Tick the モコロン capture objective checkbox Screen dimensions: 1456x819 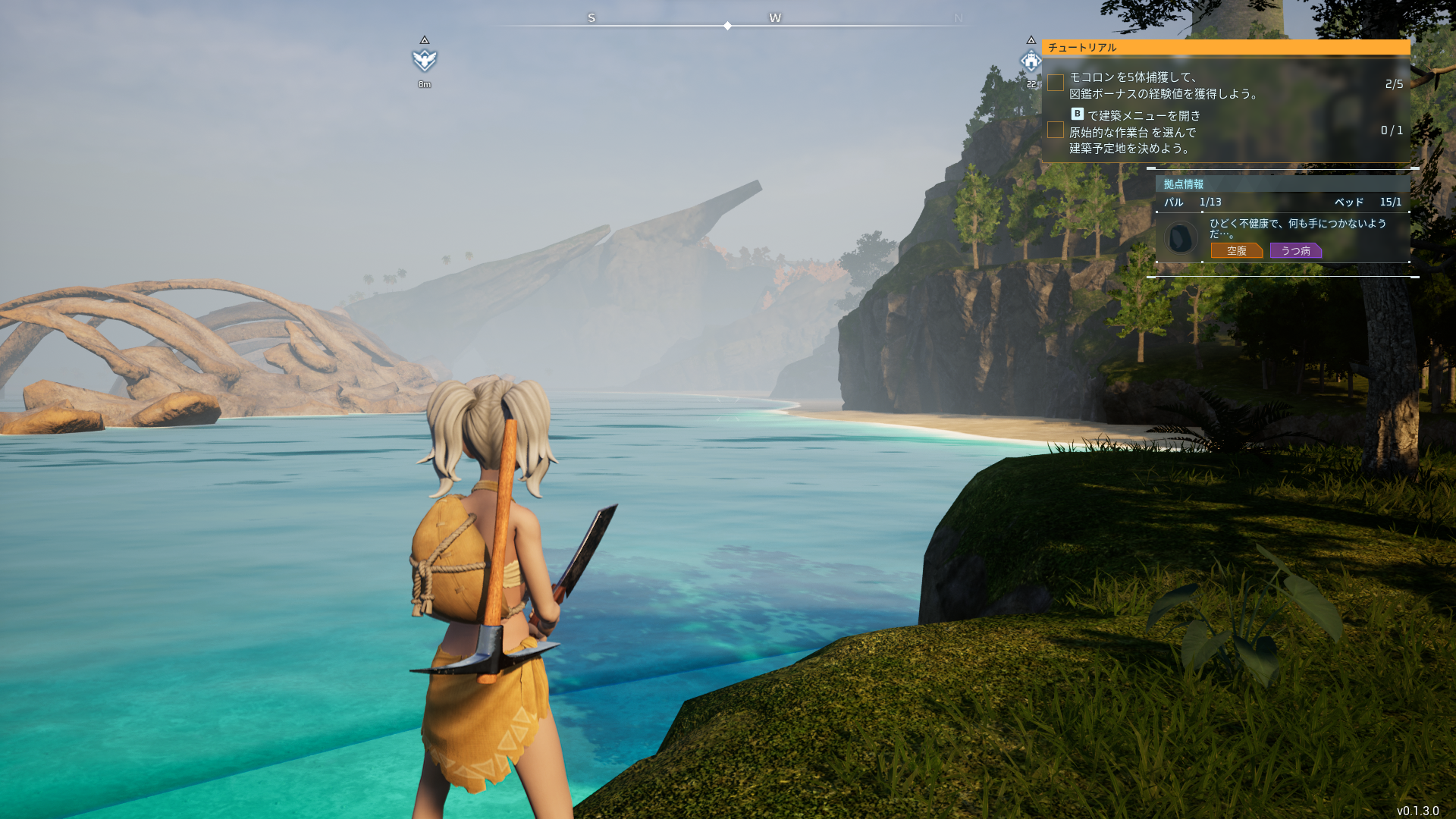point(1056,83)
